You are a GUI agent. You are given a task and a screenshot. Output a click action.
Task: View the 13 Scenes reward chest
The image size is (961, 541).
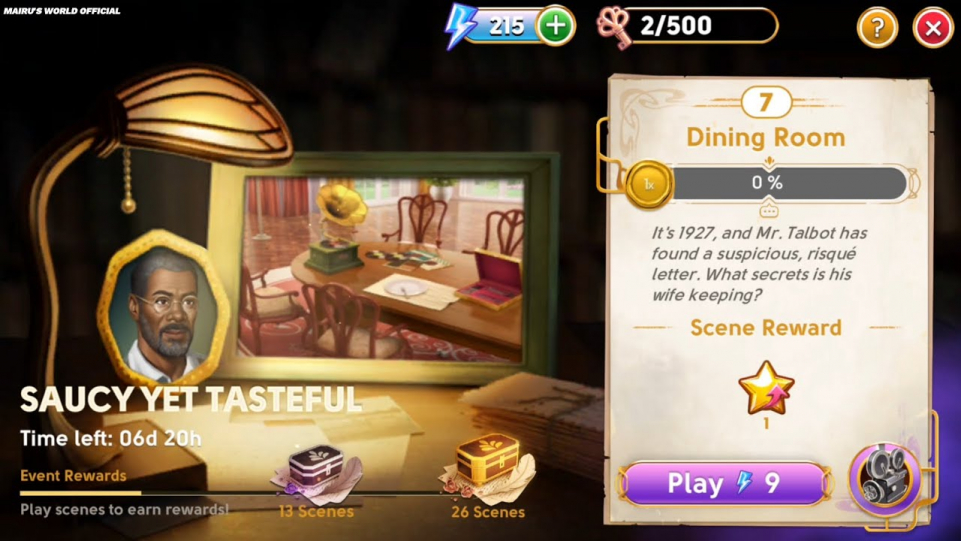(x=316, y=470)
